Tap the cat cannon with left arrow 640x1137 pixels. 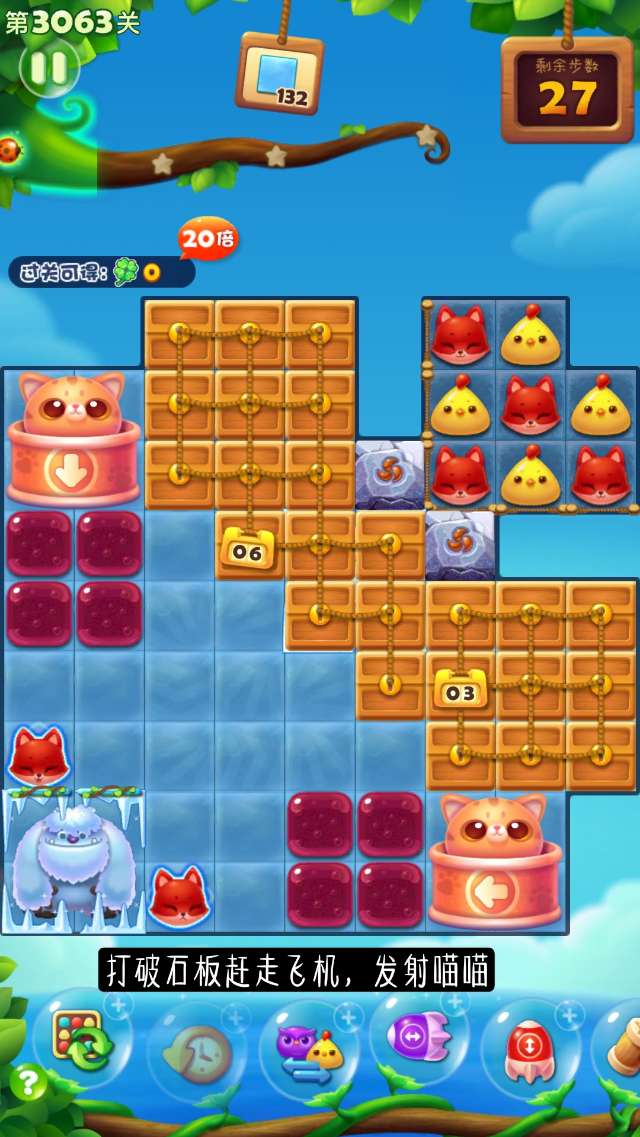click(x=495, y=860)
